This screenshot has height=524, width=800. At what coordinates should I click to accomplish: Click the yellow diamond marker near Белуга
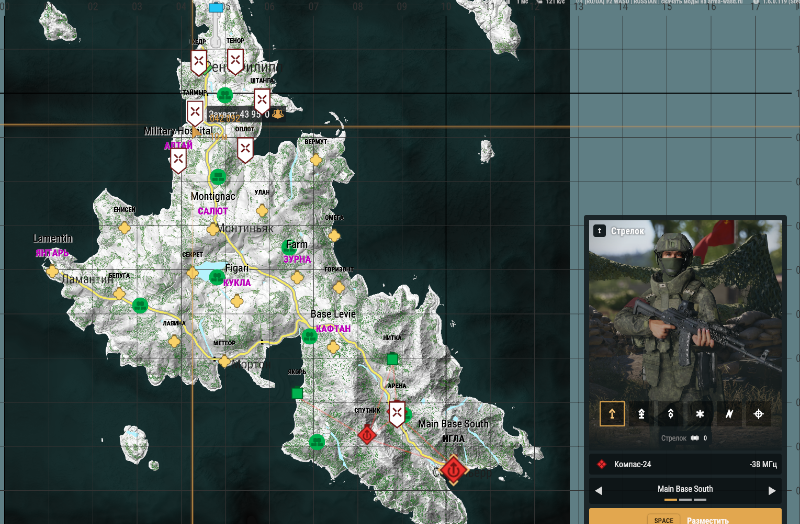point(119,295)
